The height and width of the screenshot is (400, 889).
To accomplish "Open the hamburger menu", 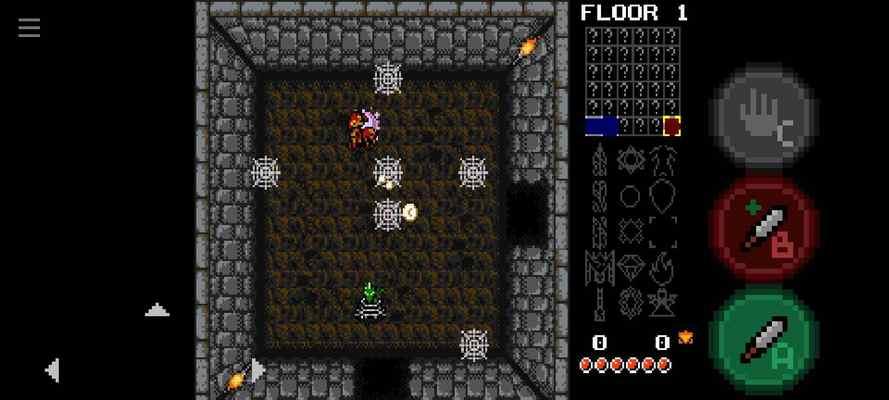I will tap(29, 28).
